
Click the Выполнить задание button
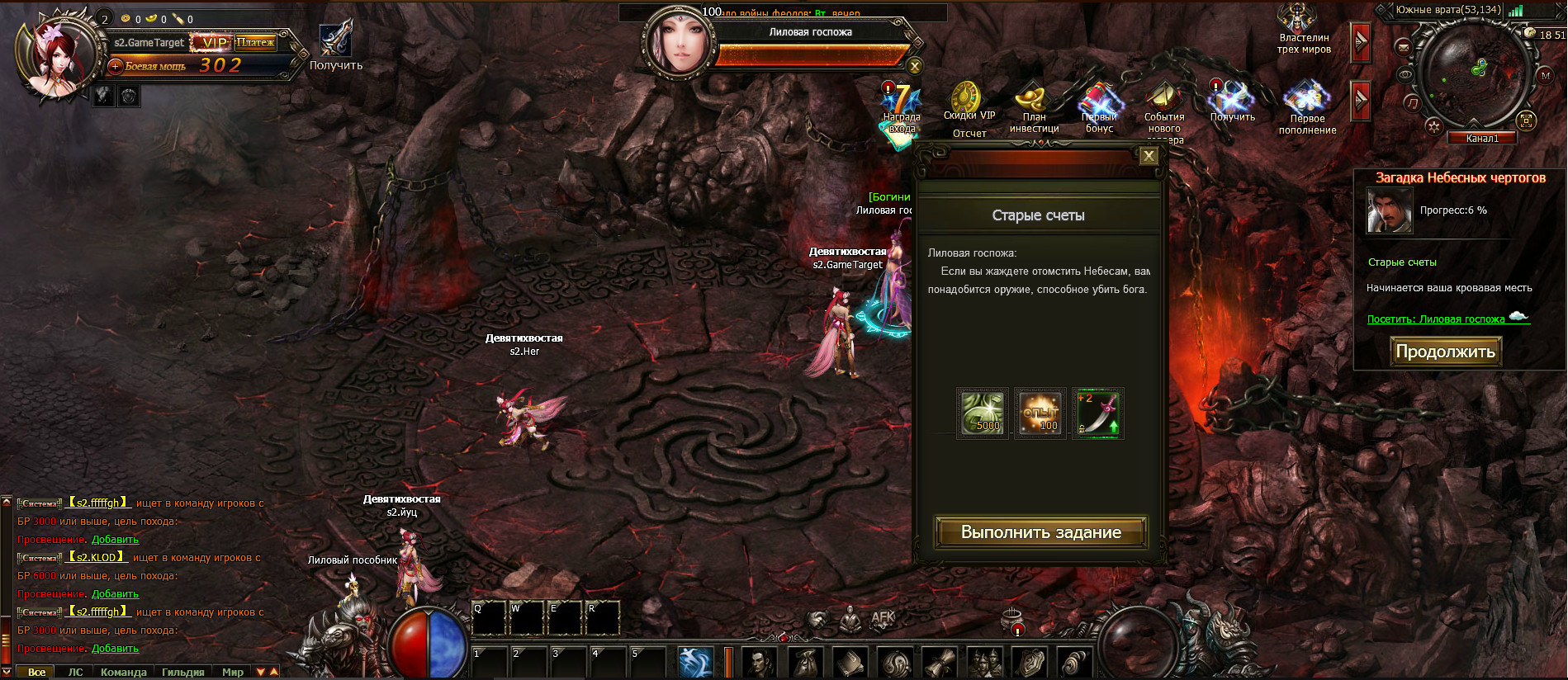[x=1040, y=532]
